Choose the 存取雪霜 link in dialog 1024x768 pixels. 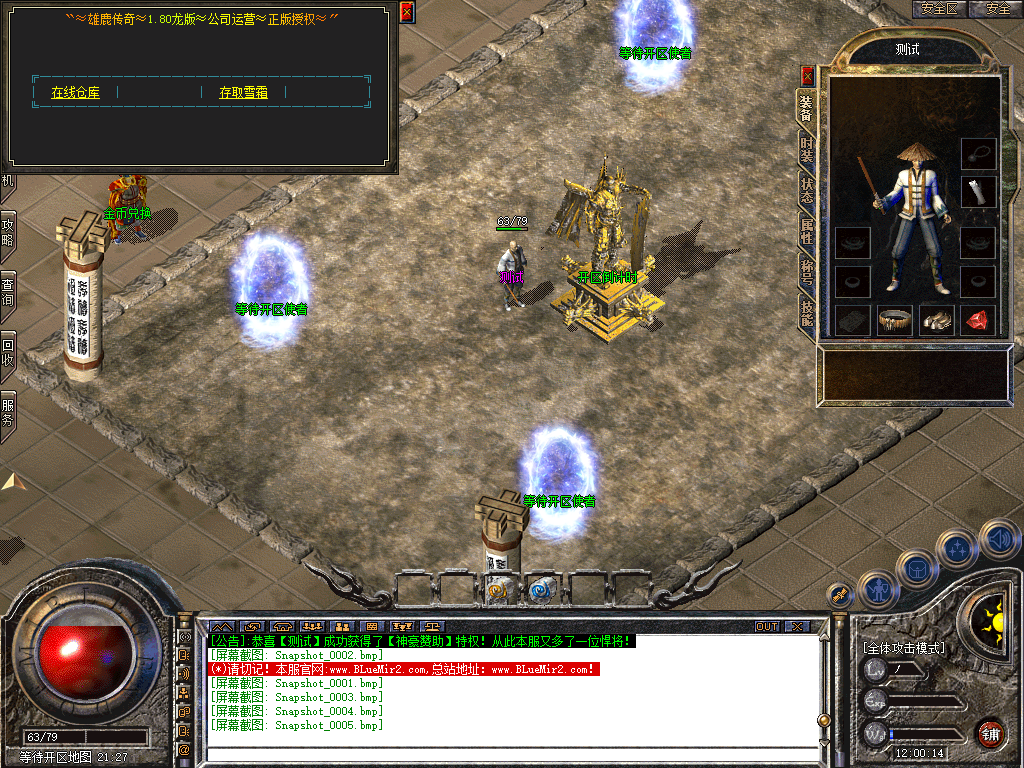pyautogui.click(x=243, y=92)
